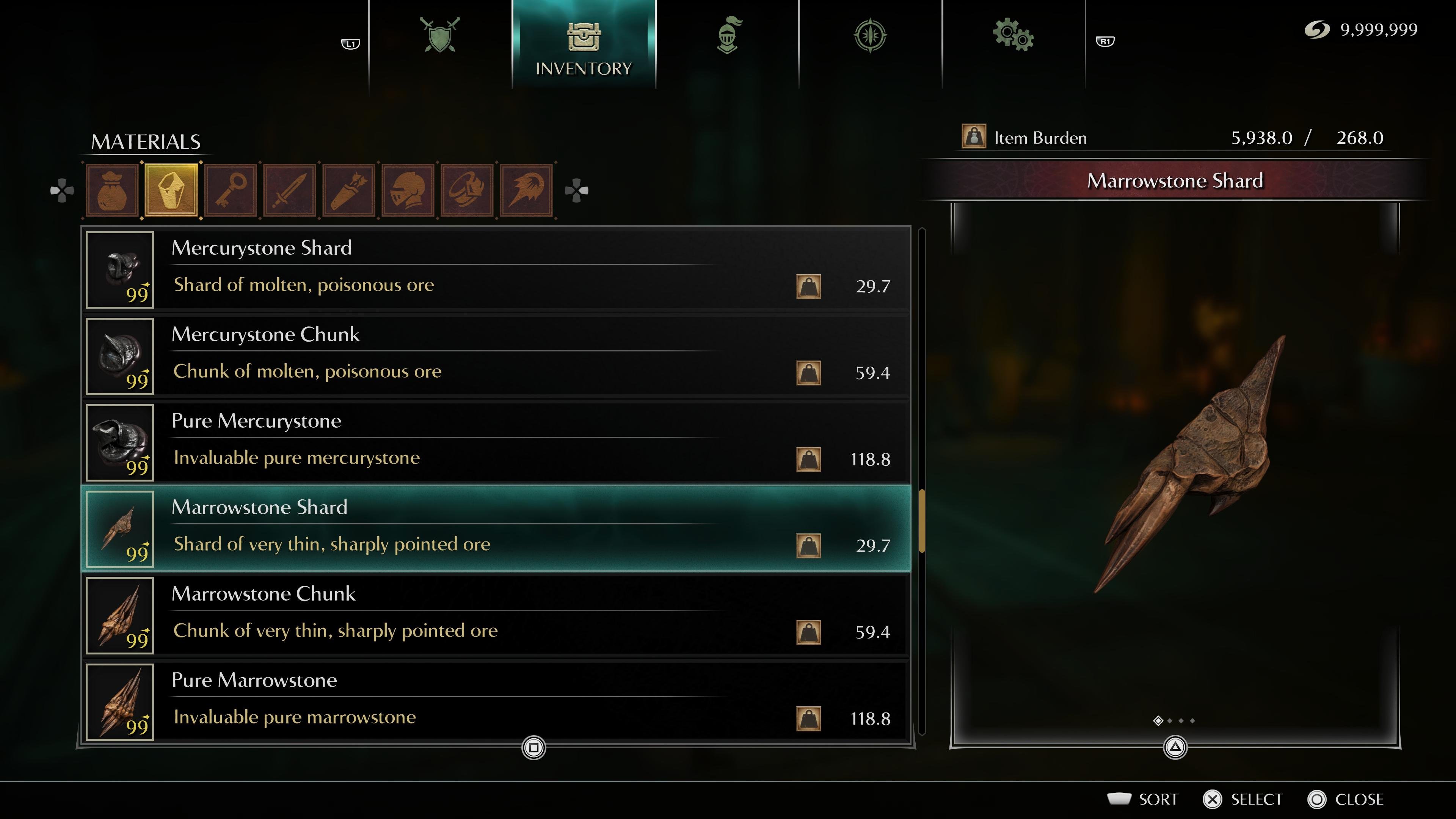The width and height of the screenshot is (1456, 819).
Task: Switch to the ring accessories category
Action: tap(467, 190)
